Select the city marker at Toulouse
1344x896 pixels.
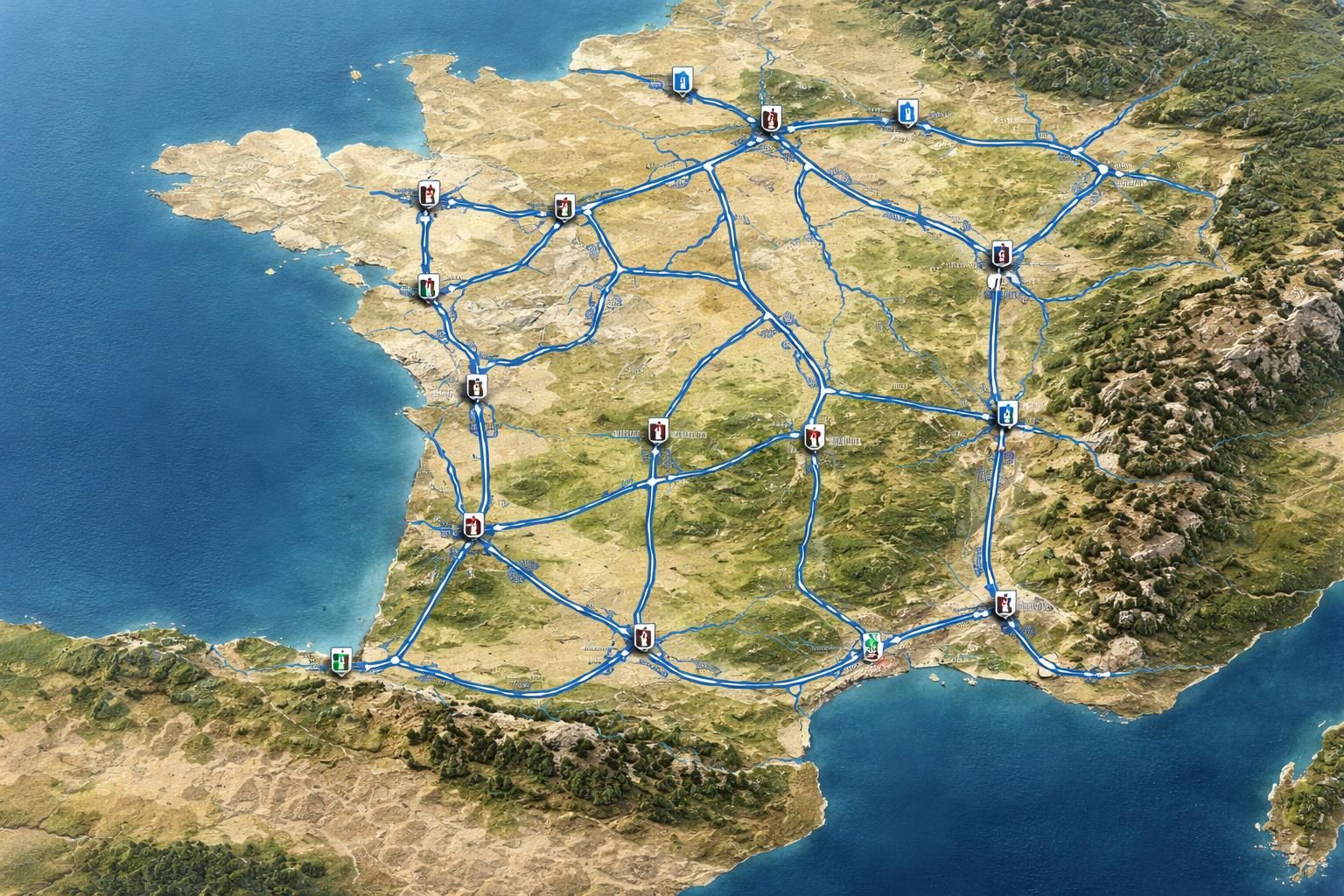click(645, 639)
